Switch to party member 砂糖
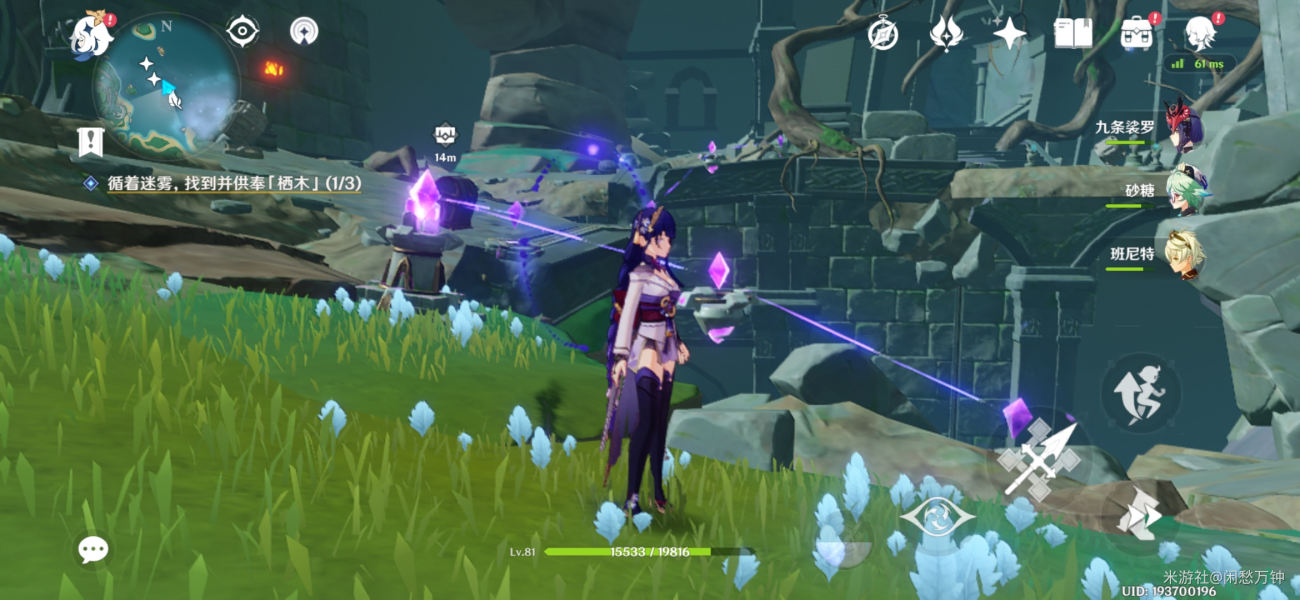Image resolution: width=1300 pixels, height=600 pixels. pos(1185,189)
